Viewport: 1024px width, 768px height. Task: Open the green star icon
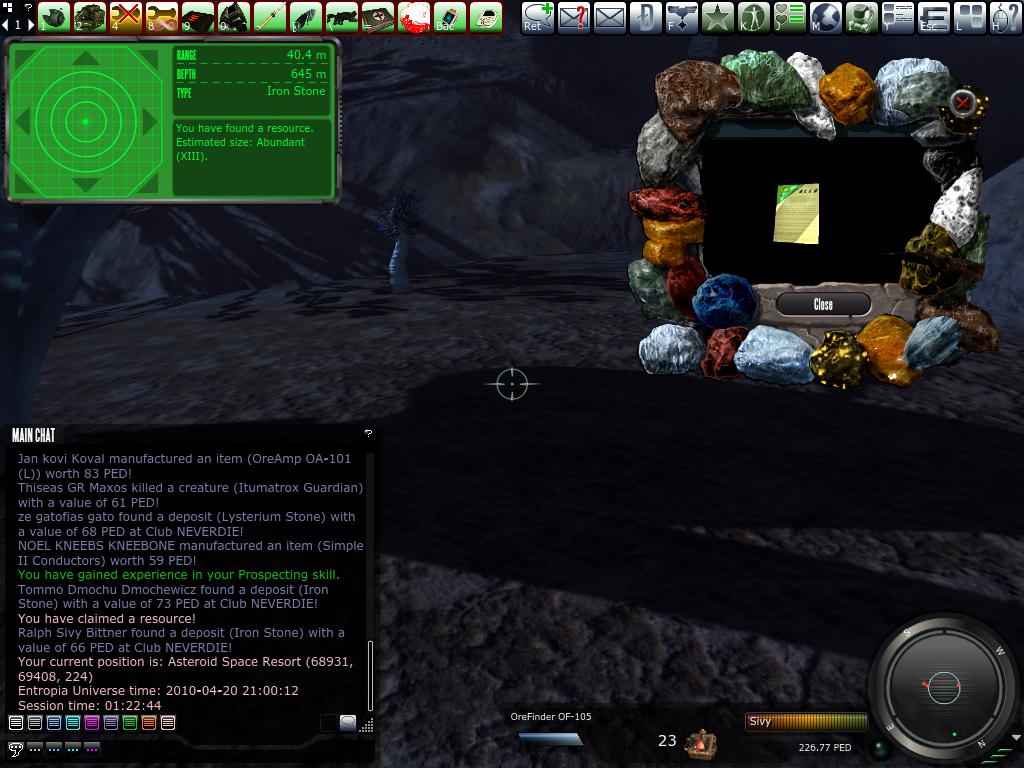[717, 17]
